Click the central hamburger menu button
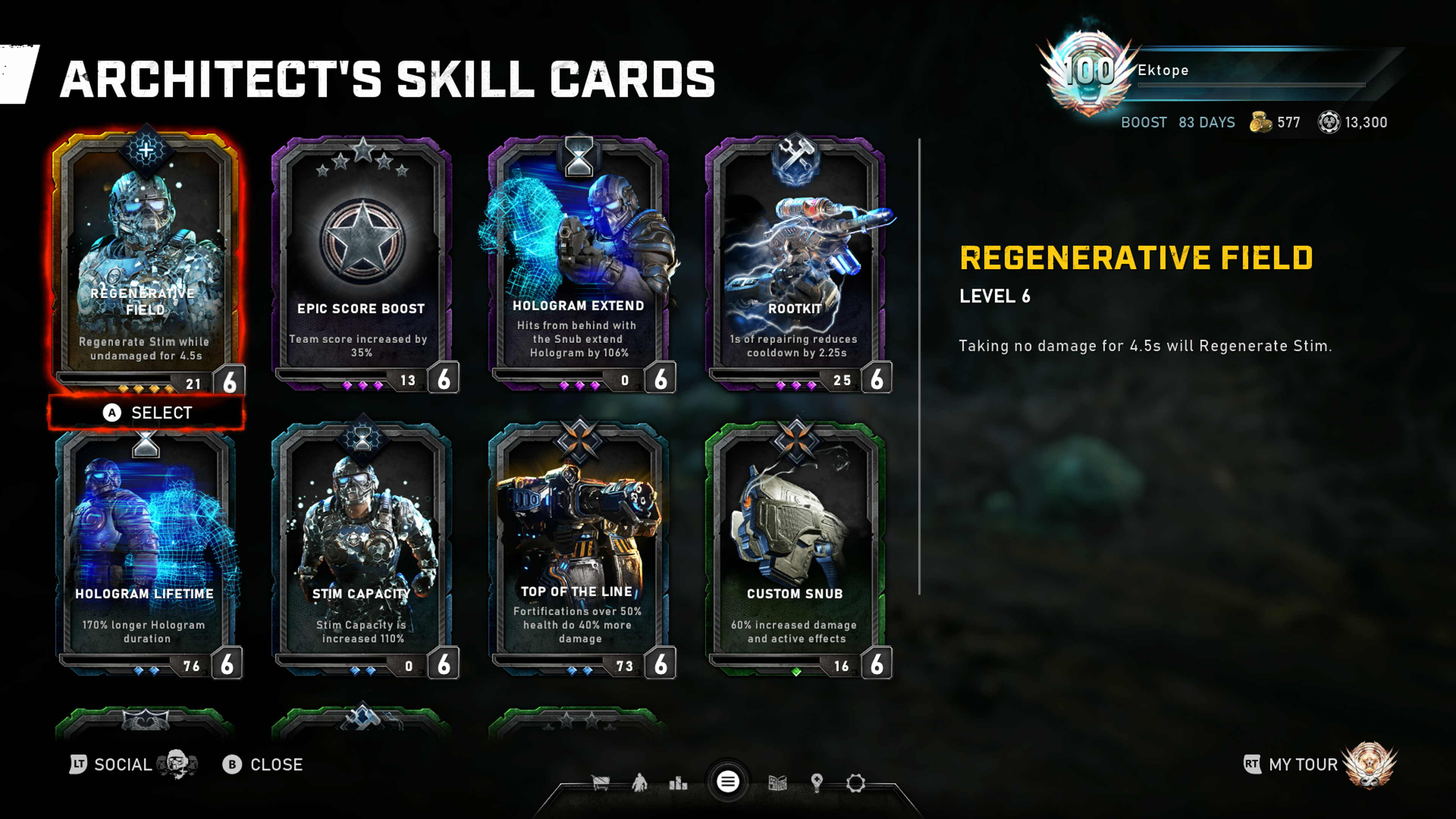The height and width of the screenshot is (819, 1456). [728, 782]
